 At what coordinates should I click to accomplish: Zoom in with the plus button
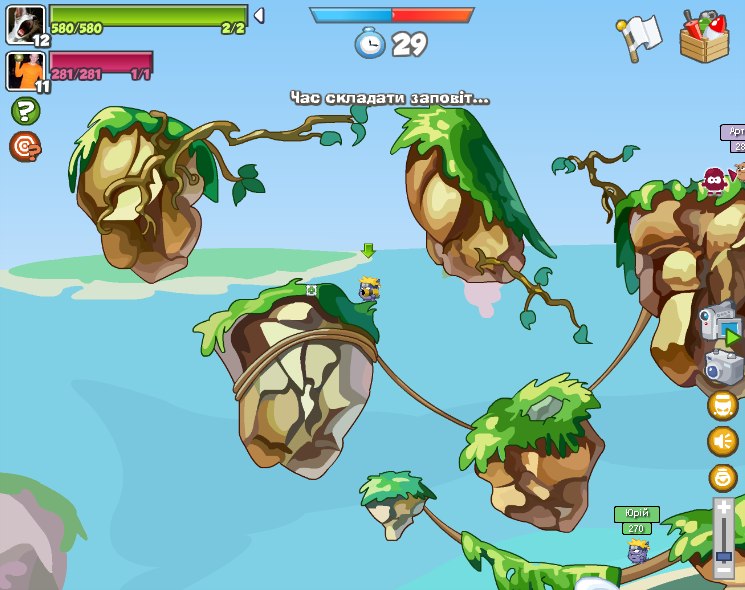click(724, 508)
